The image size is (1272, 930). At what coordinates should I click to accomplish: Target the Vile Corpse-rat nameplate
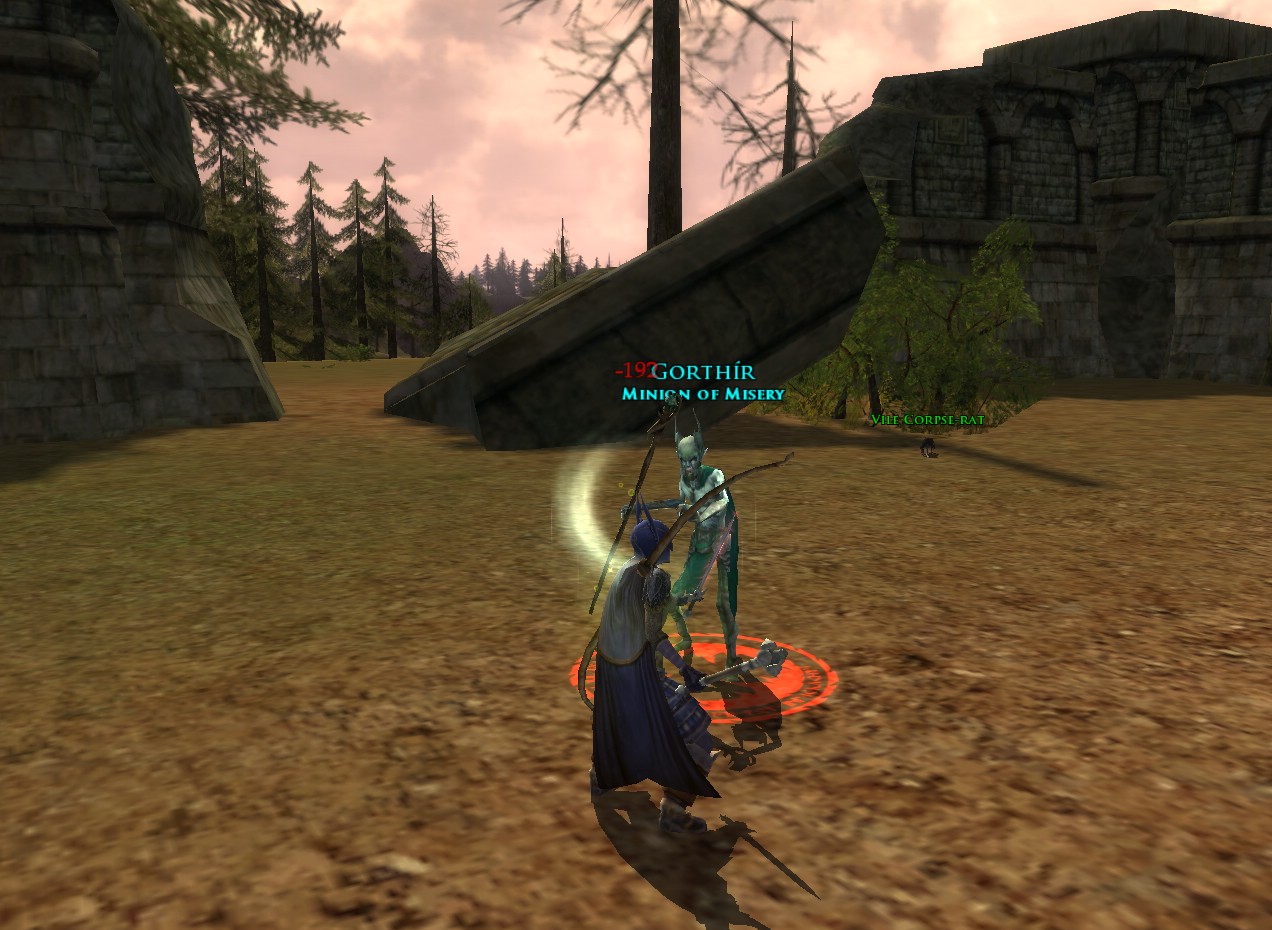[x=927, y=420]
